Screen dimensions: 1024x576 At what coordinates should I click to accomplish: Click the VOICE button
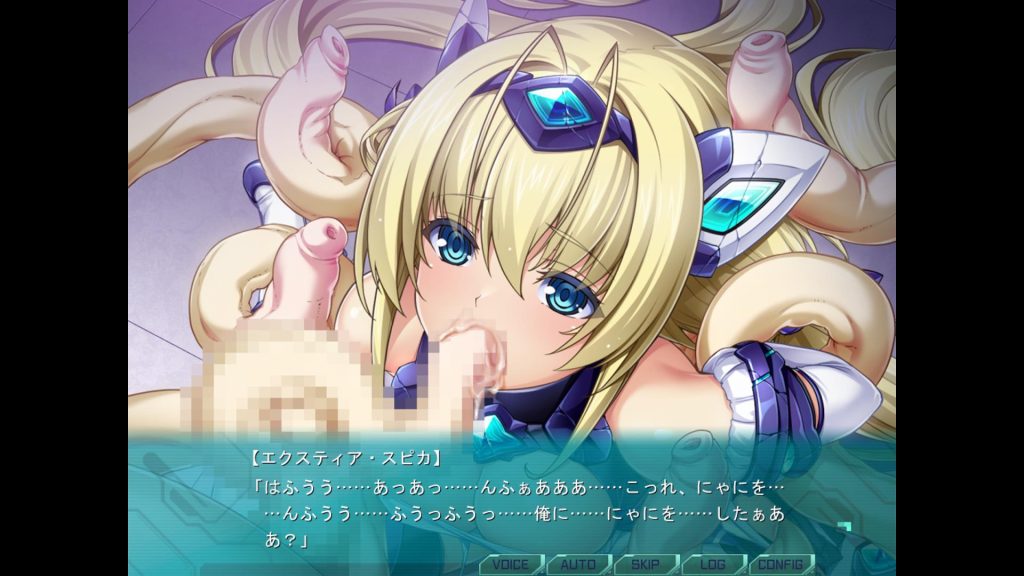510,564
